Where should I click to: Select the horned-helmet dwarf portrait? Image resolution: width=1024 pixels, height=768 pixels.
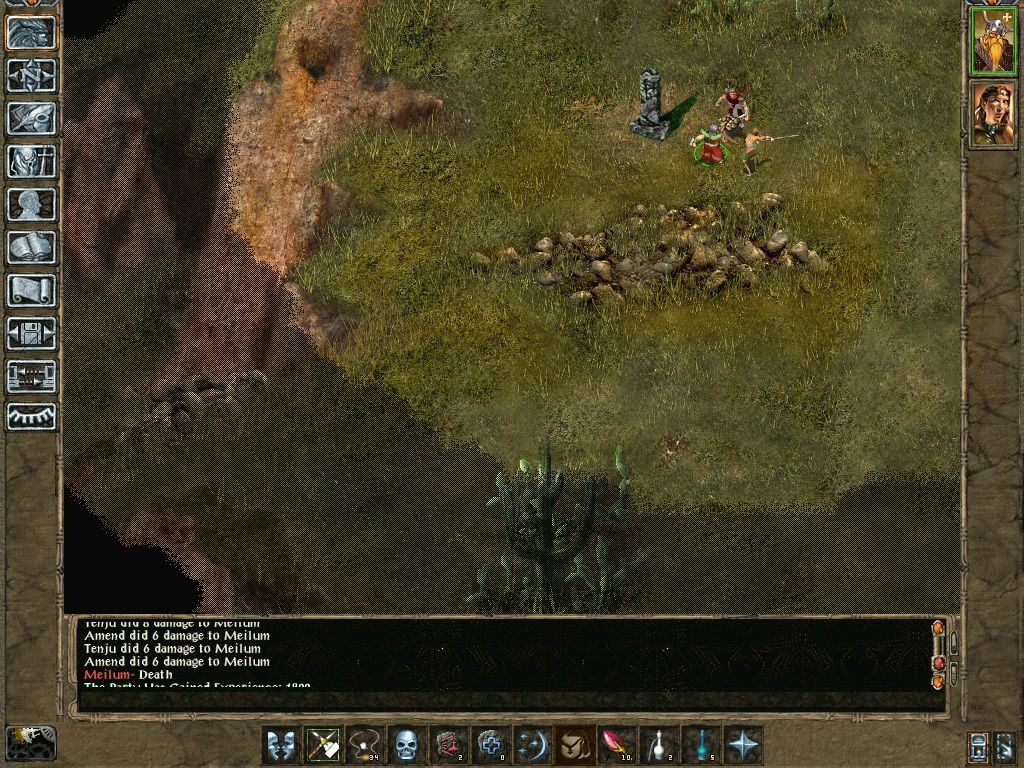993,42
